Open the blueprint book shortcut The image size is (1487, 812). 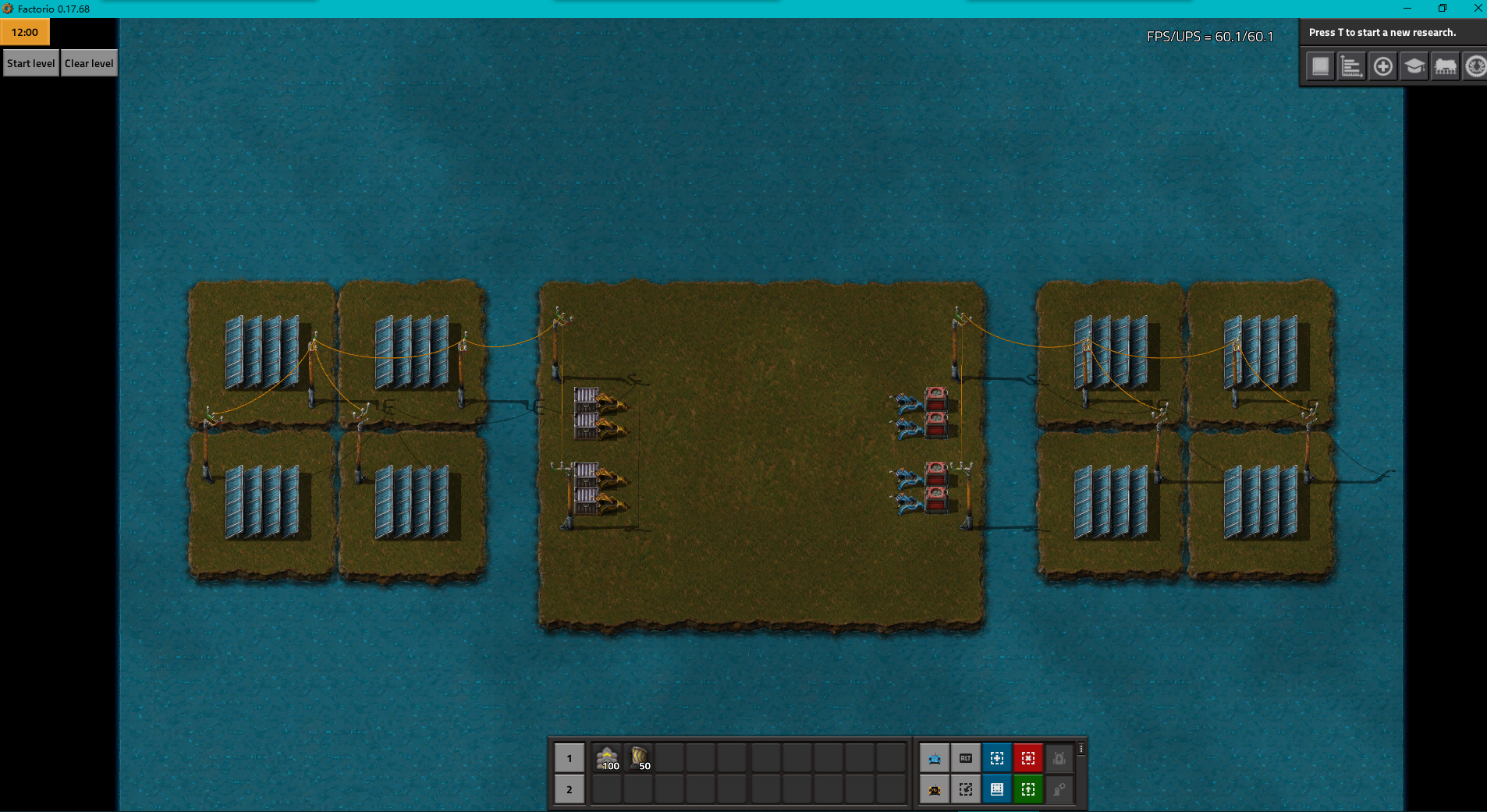[x=998, y=789]
